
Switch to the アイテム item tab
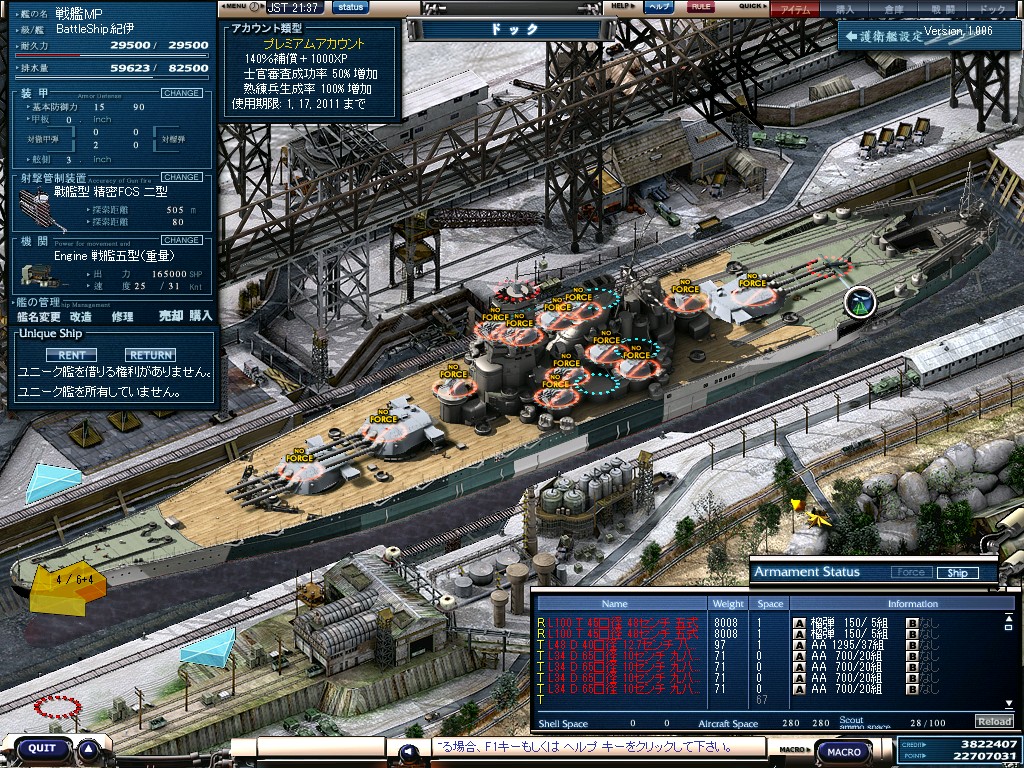point(795,8)
